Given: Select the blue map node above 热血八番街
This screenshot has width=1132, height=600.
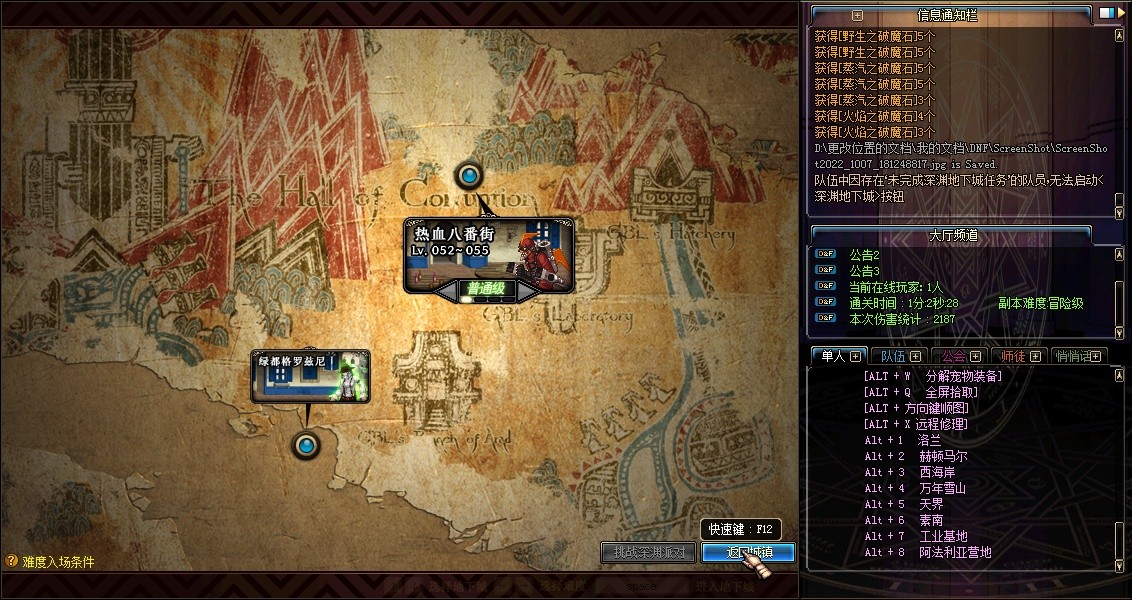Looking at the screenshot, I should 468,177.
